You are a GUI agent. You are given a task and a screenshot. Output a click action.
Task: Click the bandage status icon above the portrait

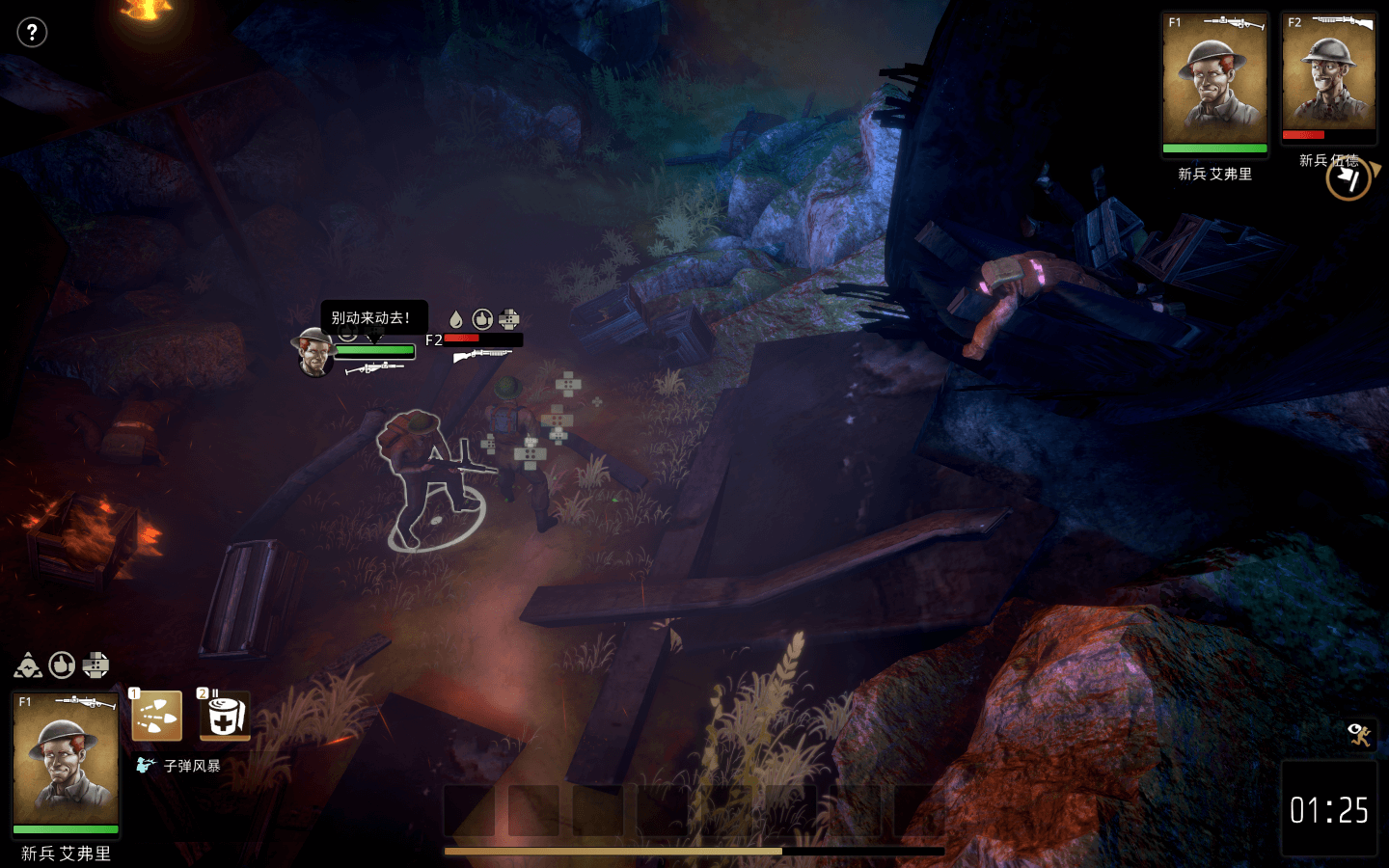[95, 665]
